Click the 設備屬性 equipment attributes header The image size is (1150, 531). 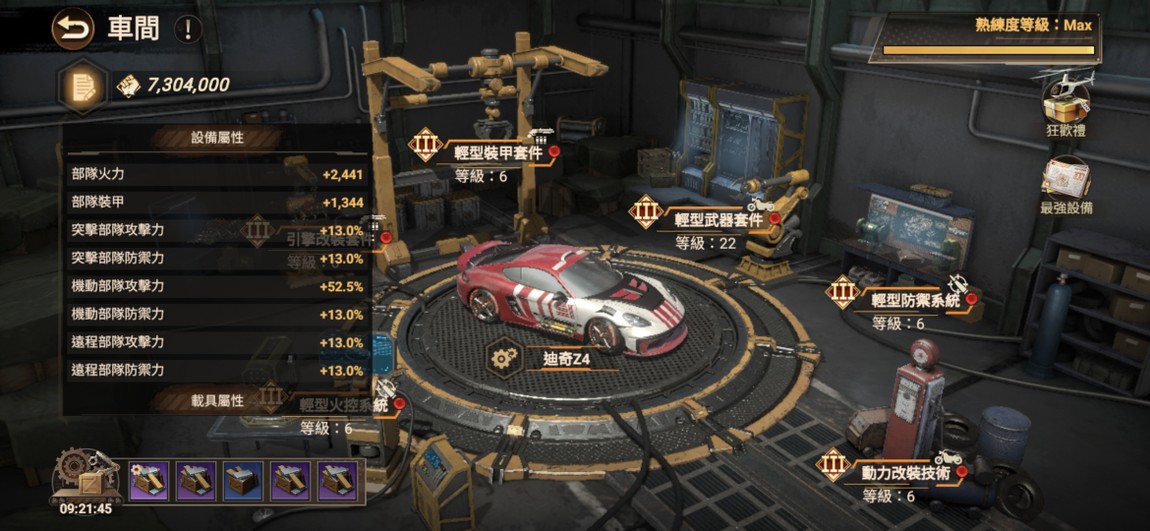218,138
